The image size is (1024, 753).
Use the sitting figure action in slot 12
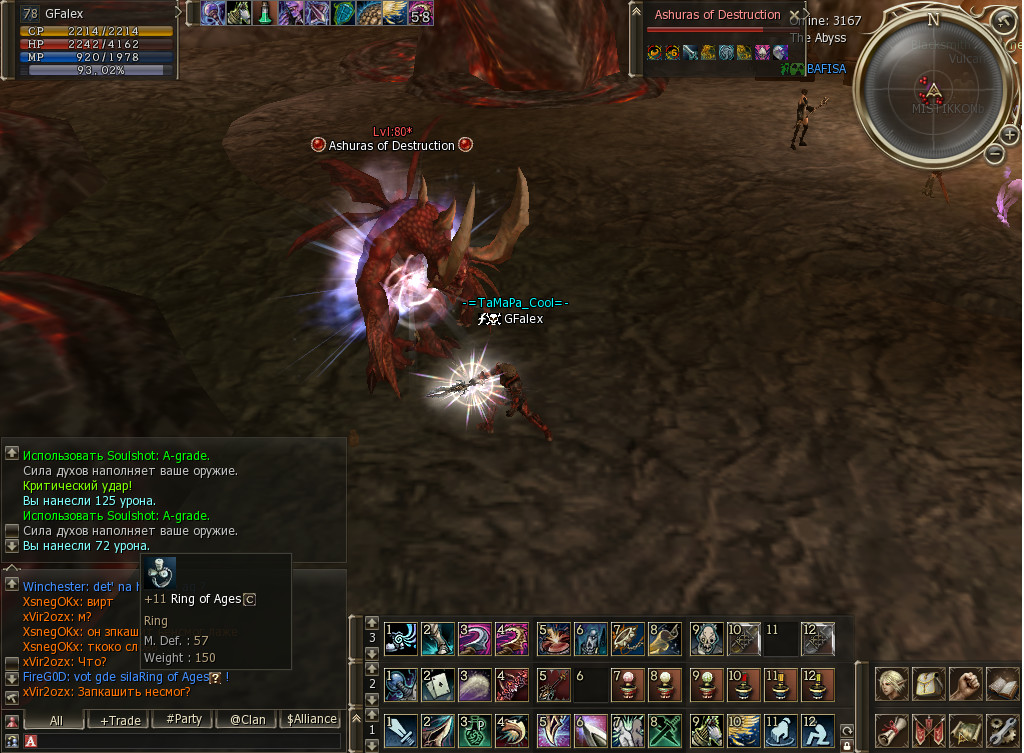coord(817,731)
